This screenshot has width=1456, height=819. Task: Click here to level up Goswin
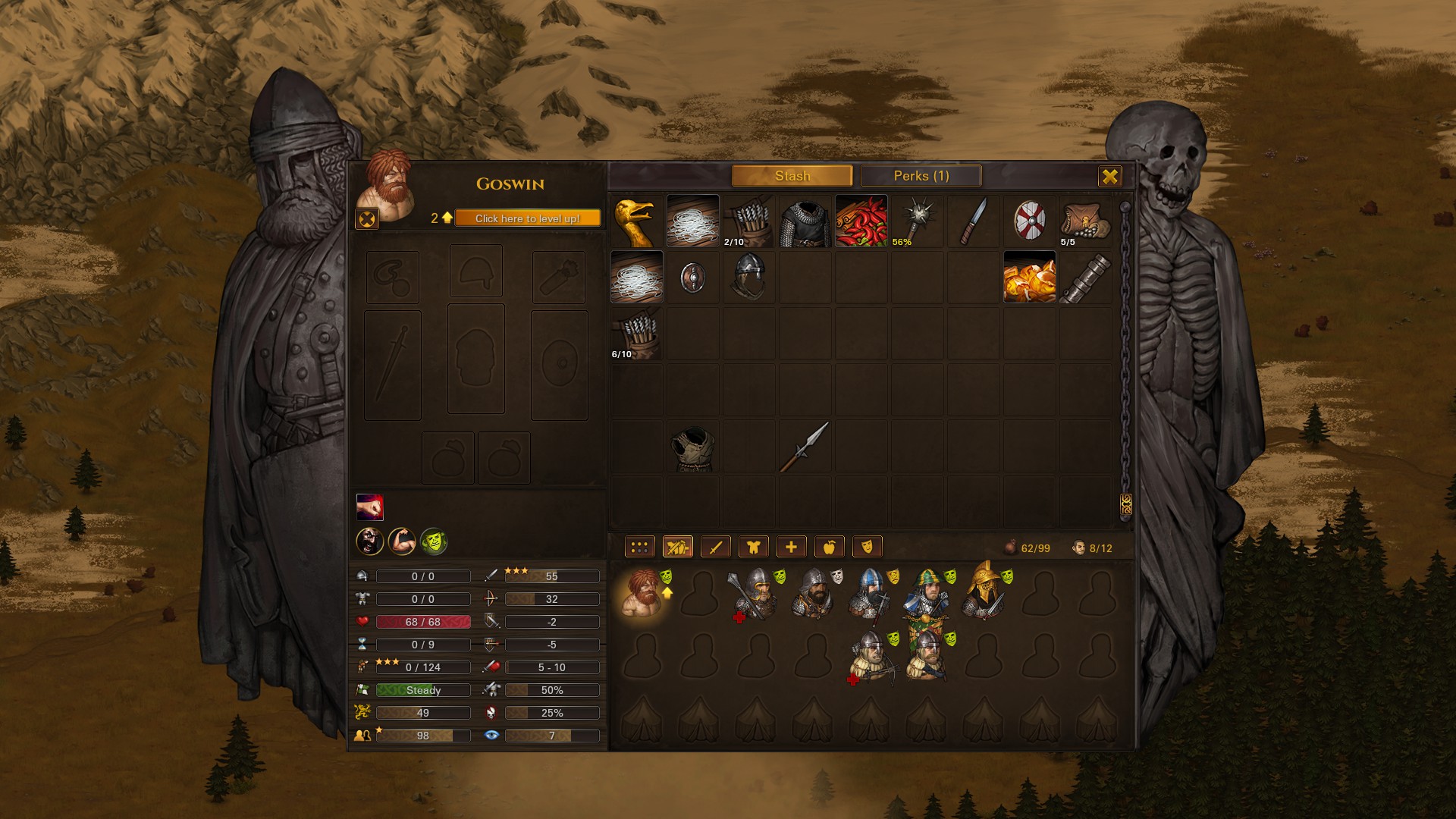click(x=526, y=218)
